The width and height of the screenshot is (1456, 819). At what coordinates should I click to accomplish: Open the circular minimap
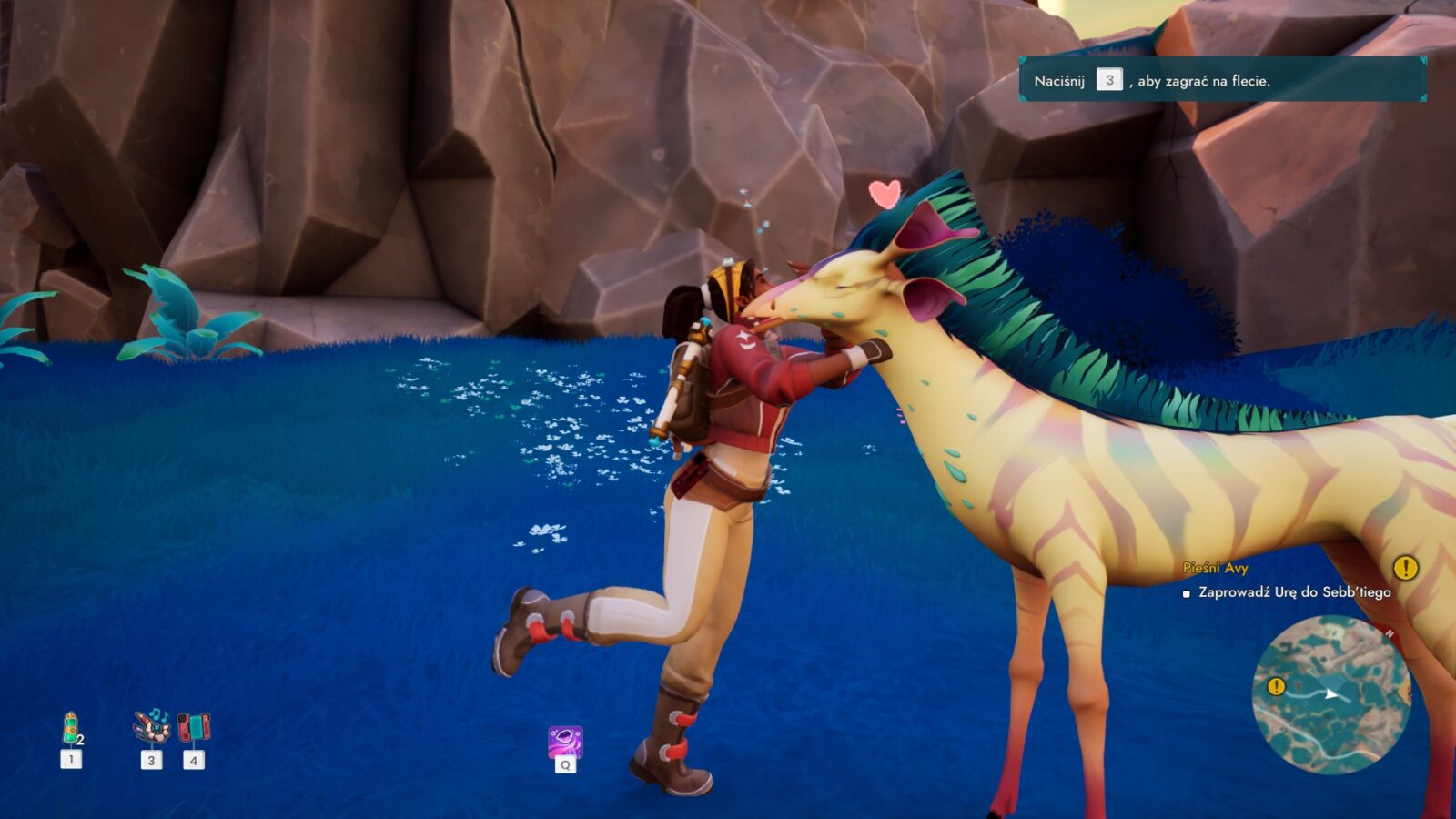(1331, 695)
